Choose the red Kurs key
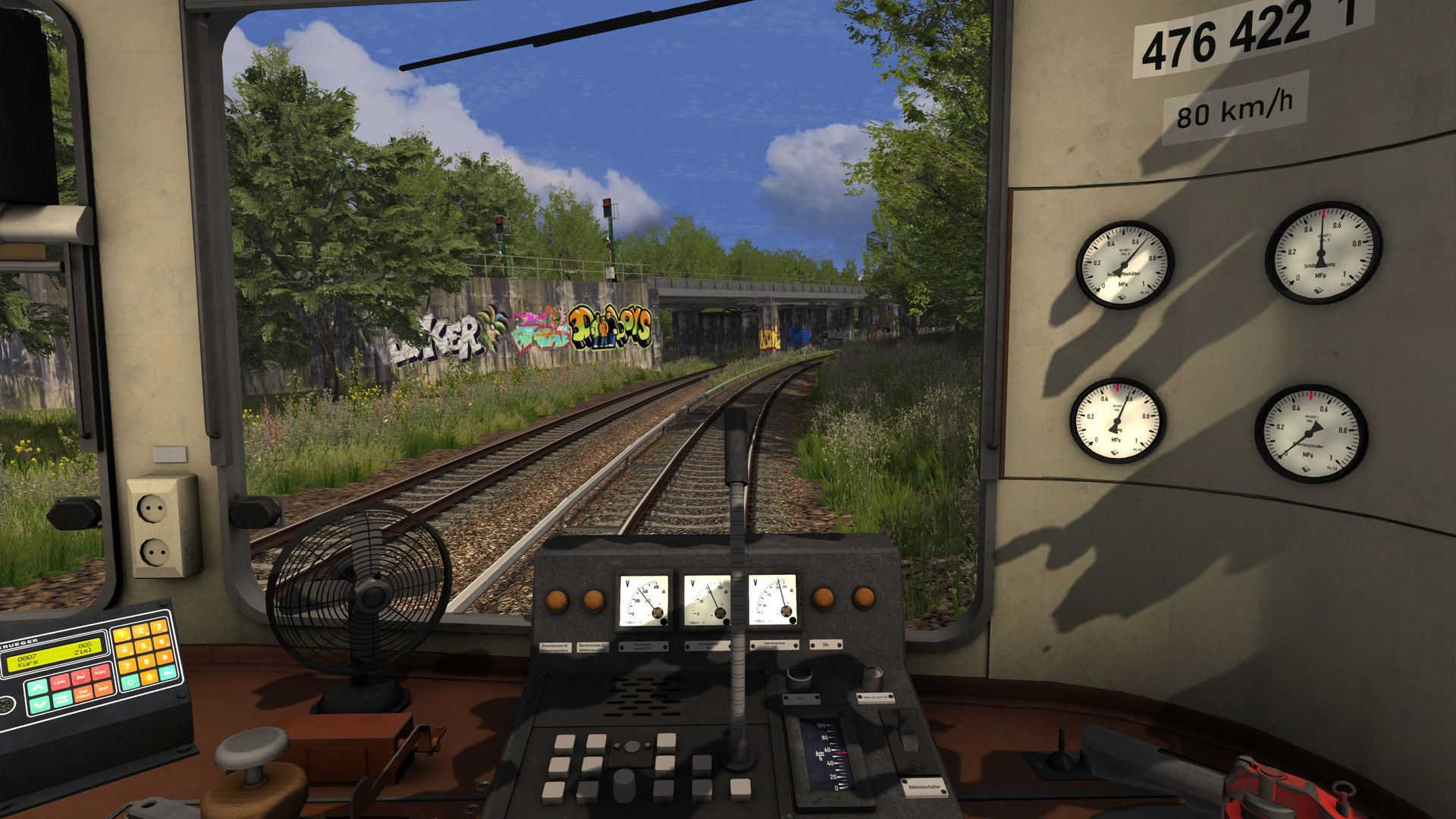This screenshot has width=1456, height=819. [102, 671]
